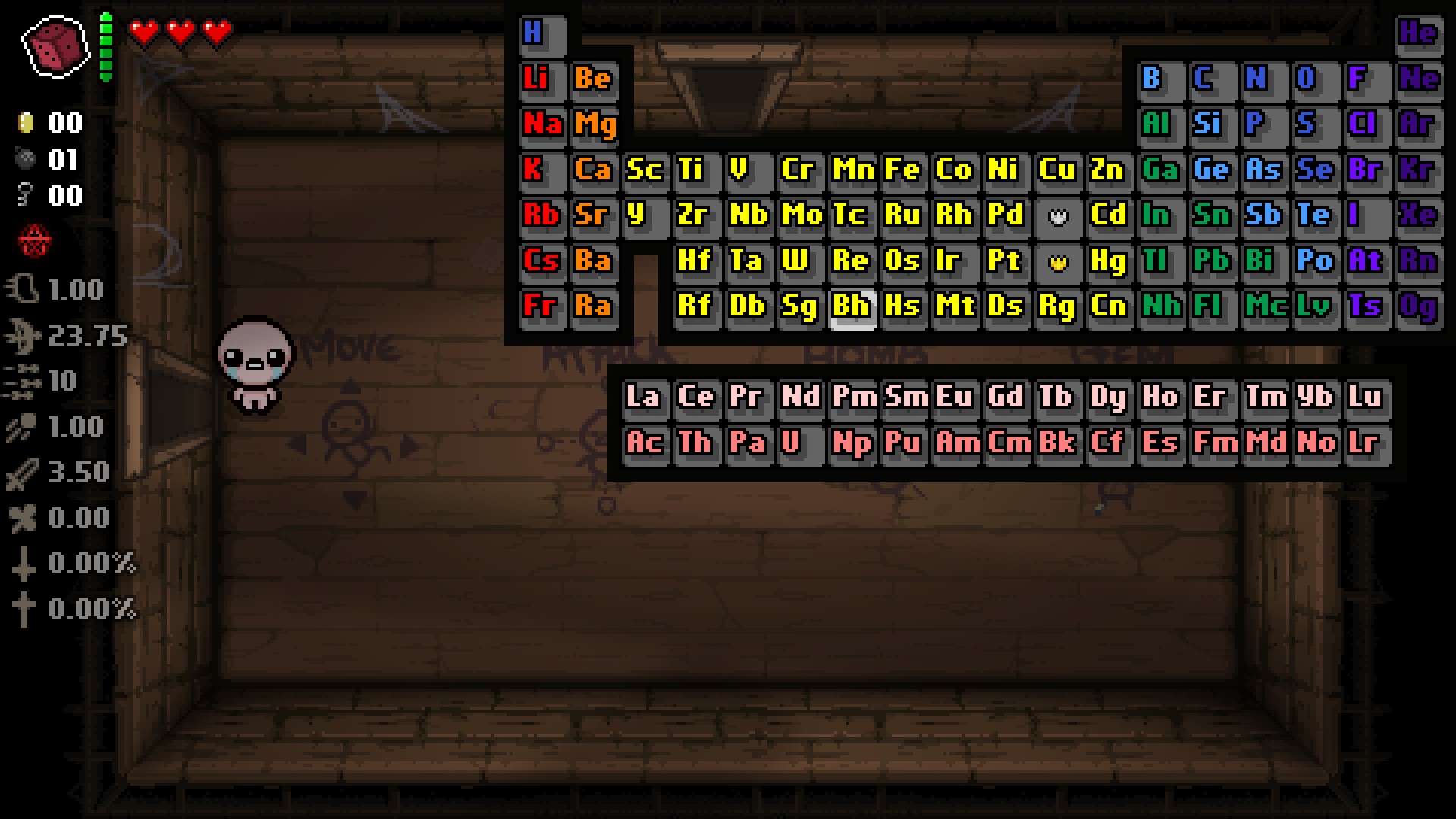The height and width of the screenshot is (819, 1456).
Task: Select the Bohrium (Bh) highlighted tile
Action: 852,307
